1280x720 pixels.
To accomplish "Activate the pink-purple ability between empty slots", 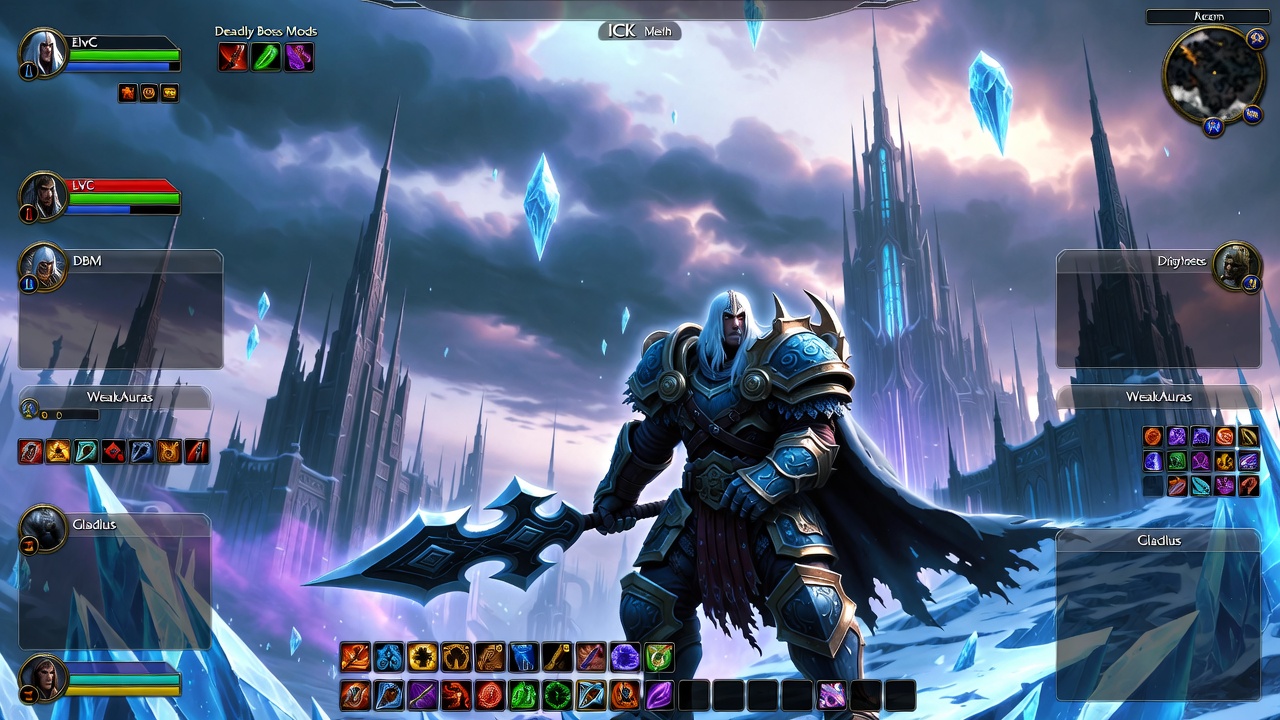I will (832, 695).
